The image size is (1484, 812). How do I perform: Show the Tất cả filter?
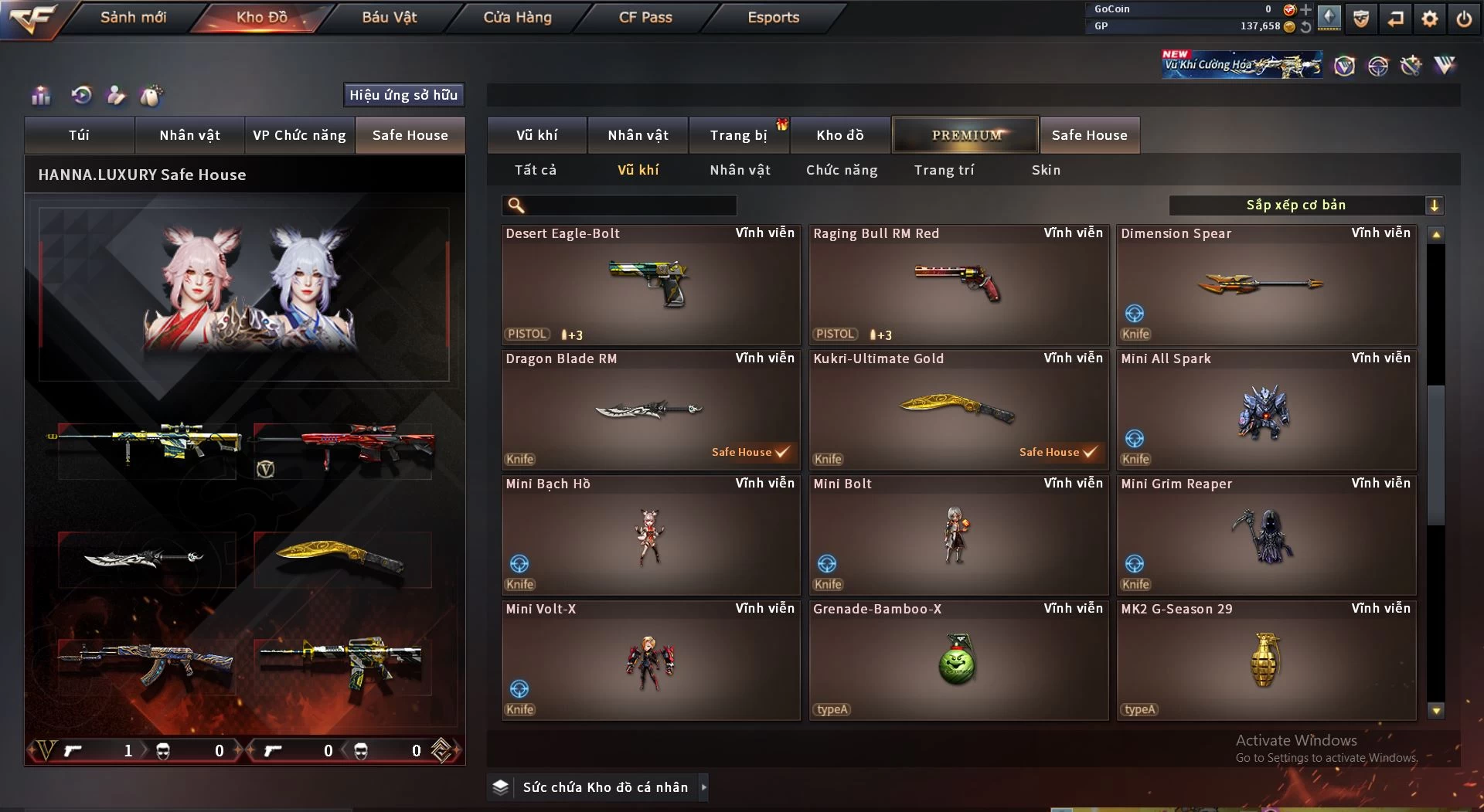click(x=536, y=170)
